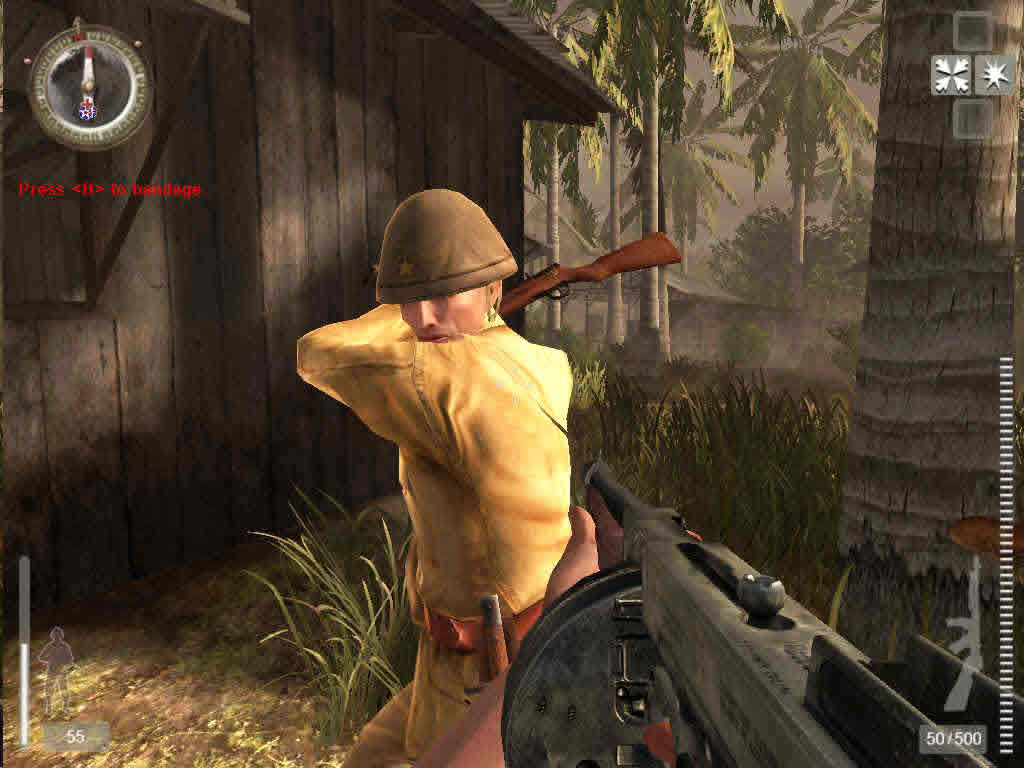Activate the starburst squad command icon
The image size is (1024, 768).
[994, 75]
